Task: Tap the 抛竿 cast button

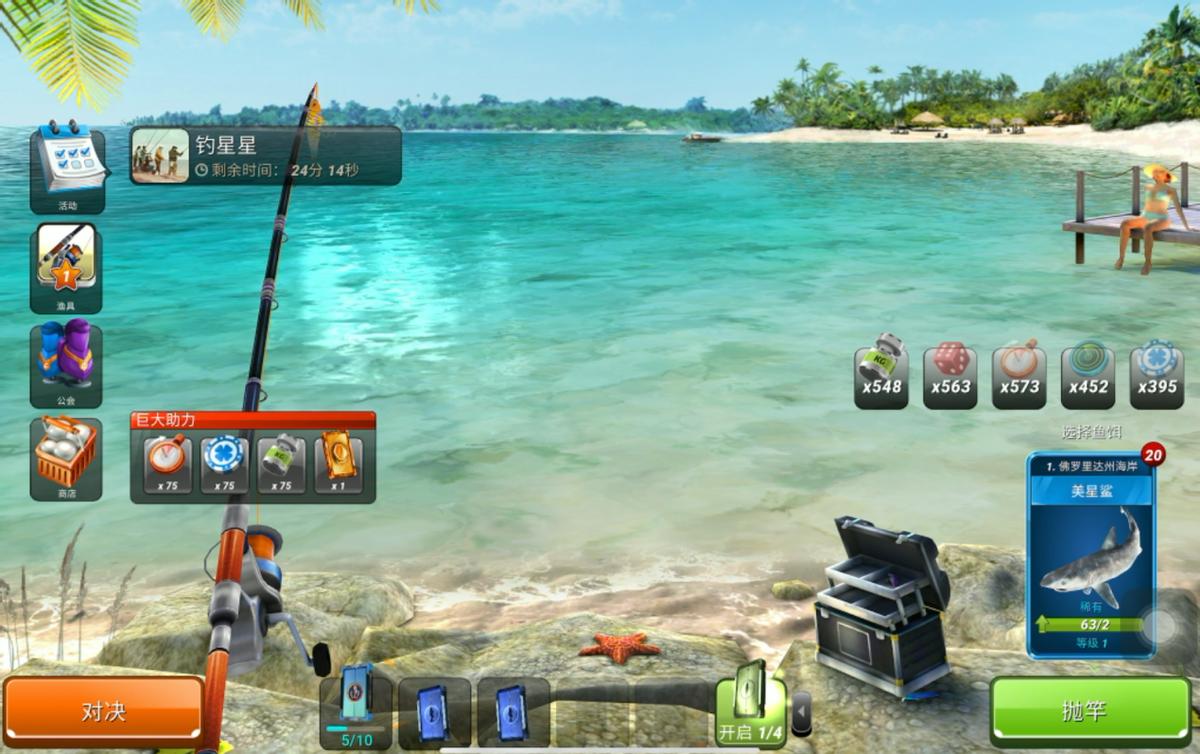Action: tap(1090, 711)
